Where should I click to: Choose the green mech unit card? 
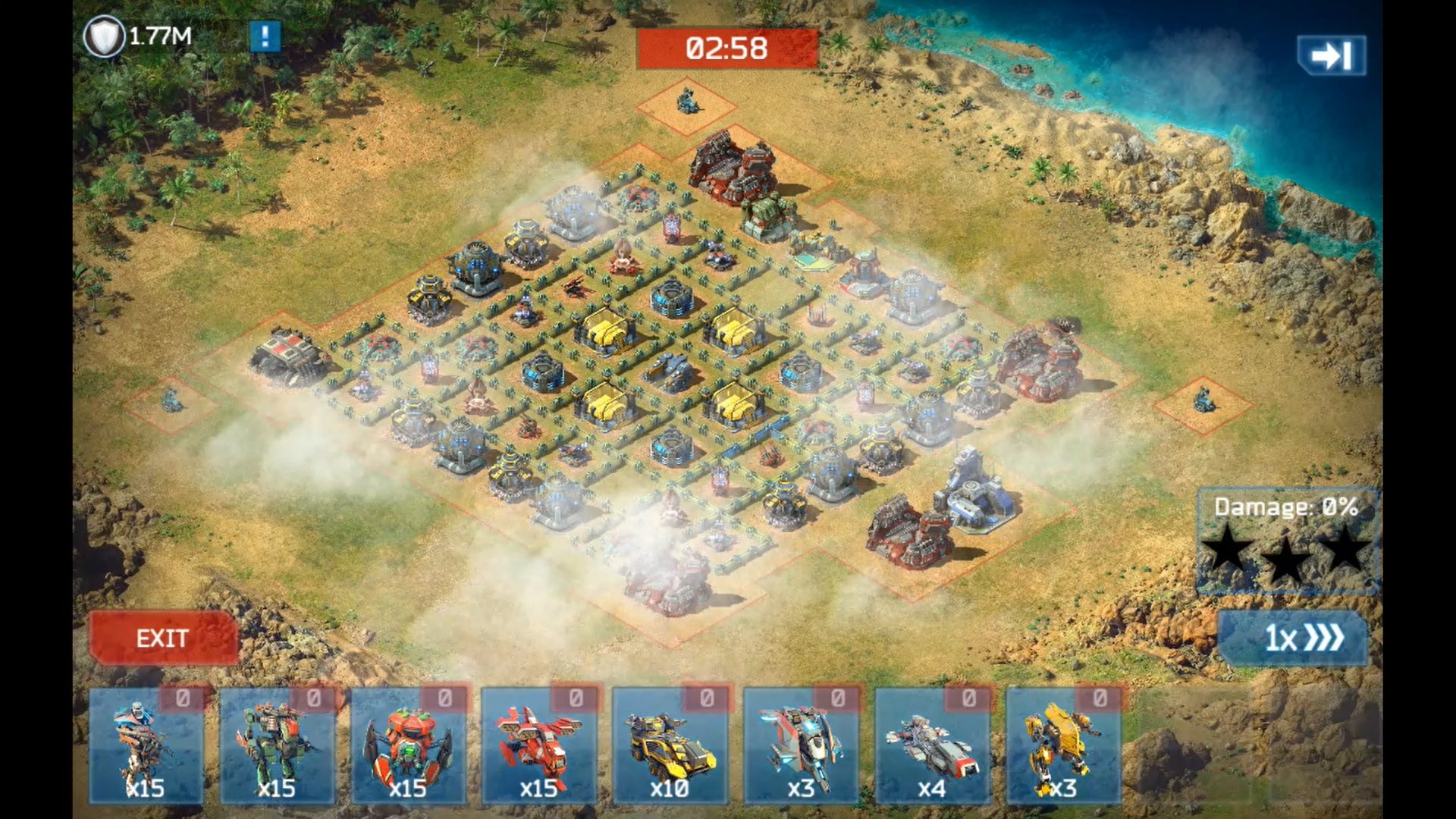277,745
